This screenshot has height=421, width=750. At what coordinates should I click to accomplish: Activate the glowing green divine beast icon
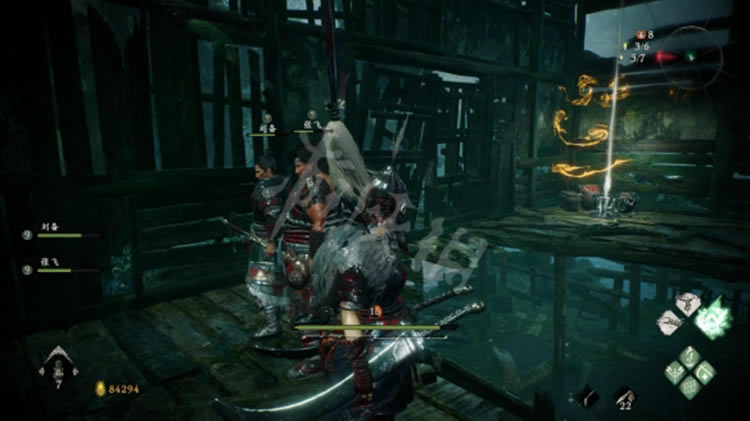tap(714, 319)
